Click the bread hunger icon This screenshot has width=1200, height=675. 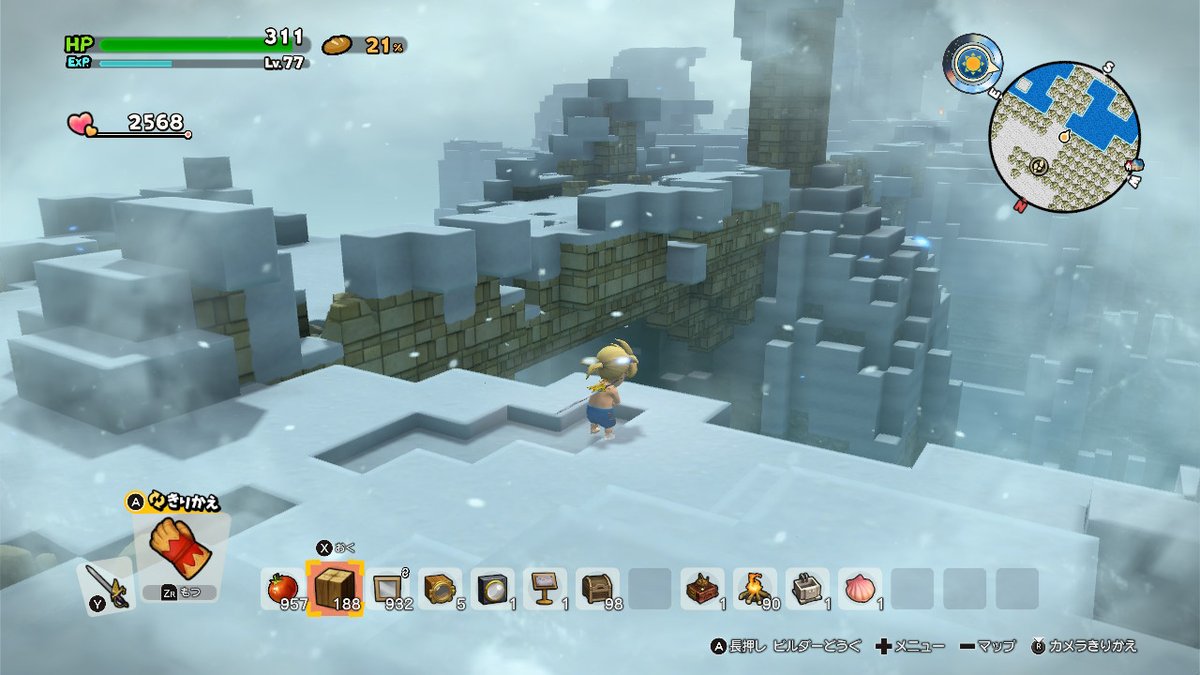[338, 44]
